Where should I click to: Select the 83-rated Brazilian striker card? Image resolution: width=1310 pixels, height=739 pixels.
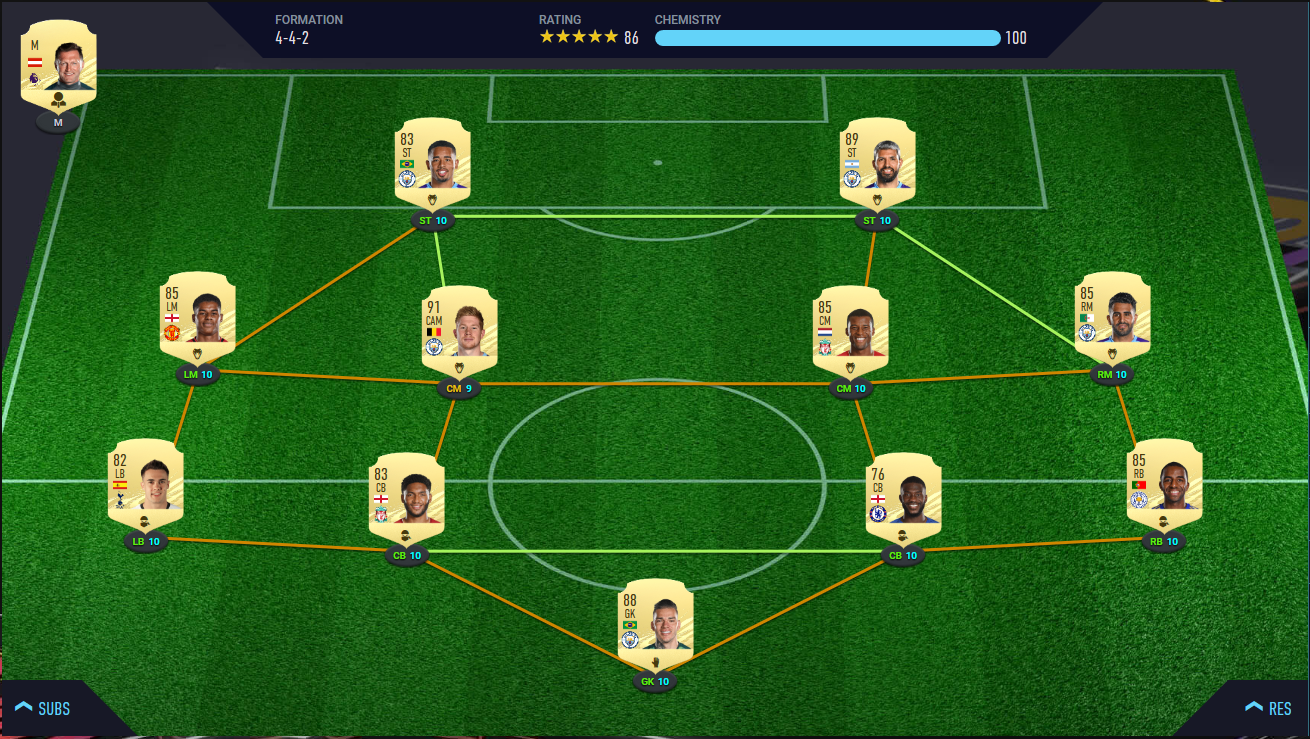(433, 162)
